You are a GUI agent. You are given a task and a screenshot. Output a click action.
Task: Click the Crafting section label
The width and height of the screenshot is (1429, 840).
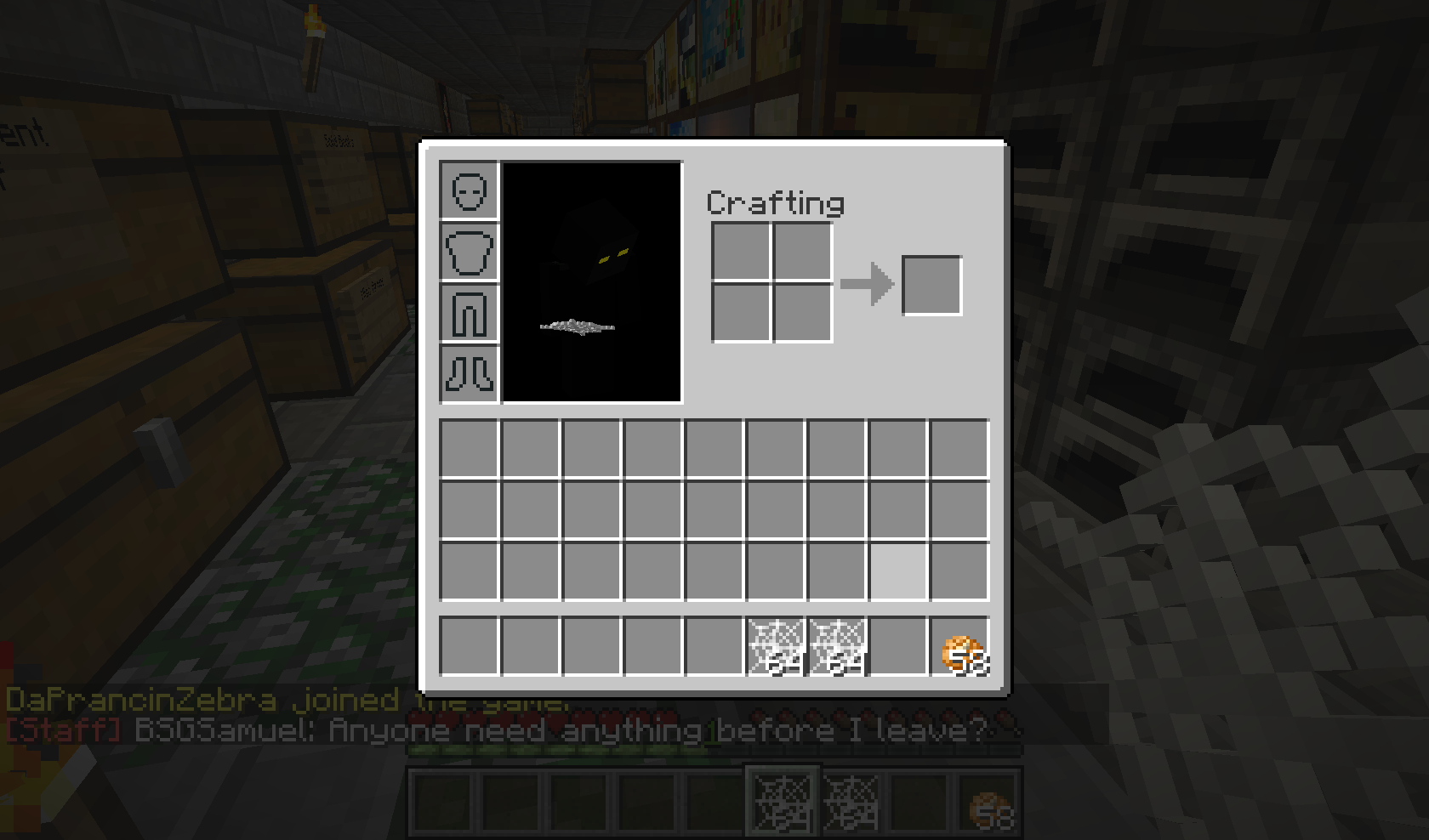click(x=776, y=202)
